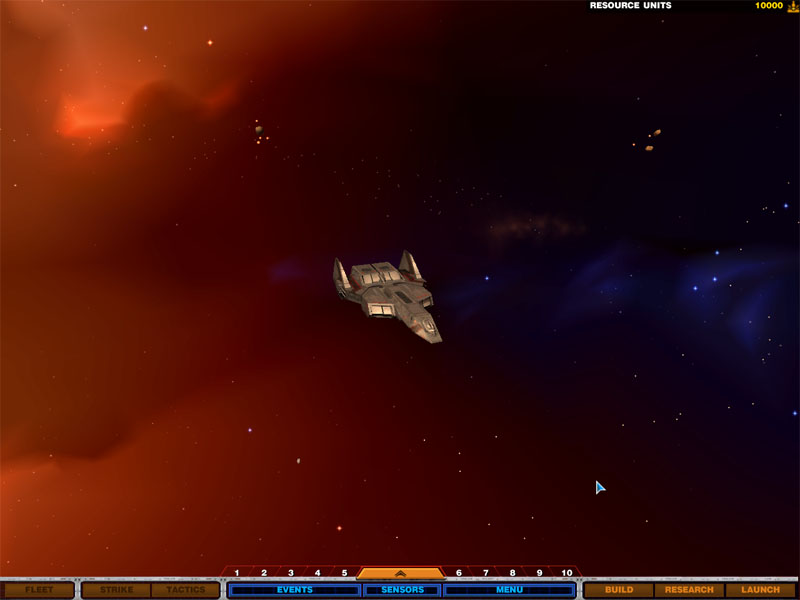Show the Events list

click(x=294, y=590)
